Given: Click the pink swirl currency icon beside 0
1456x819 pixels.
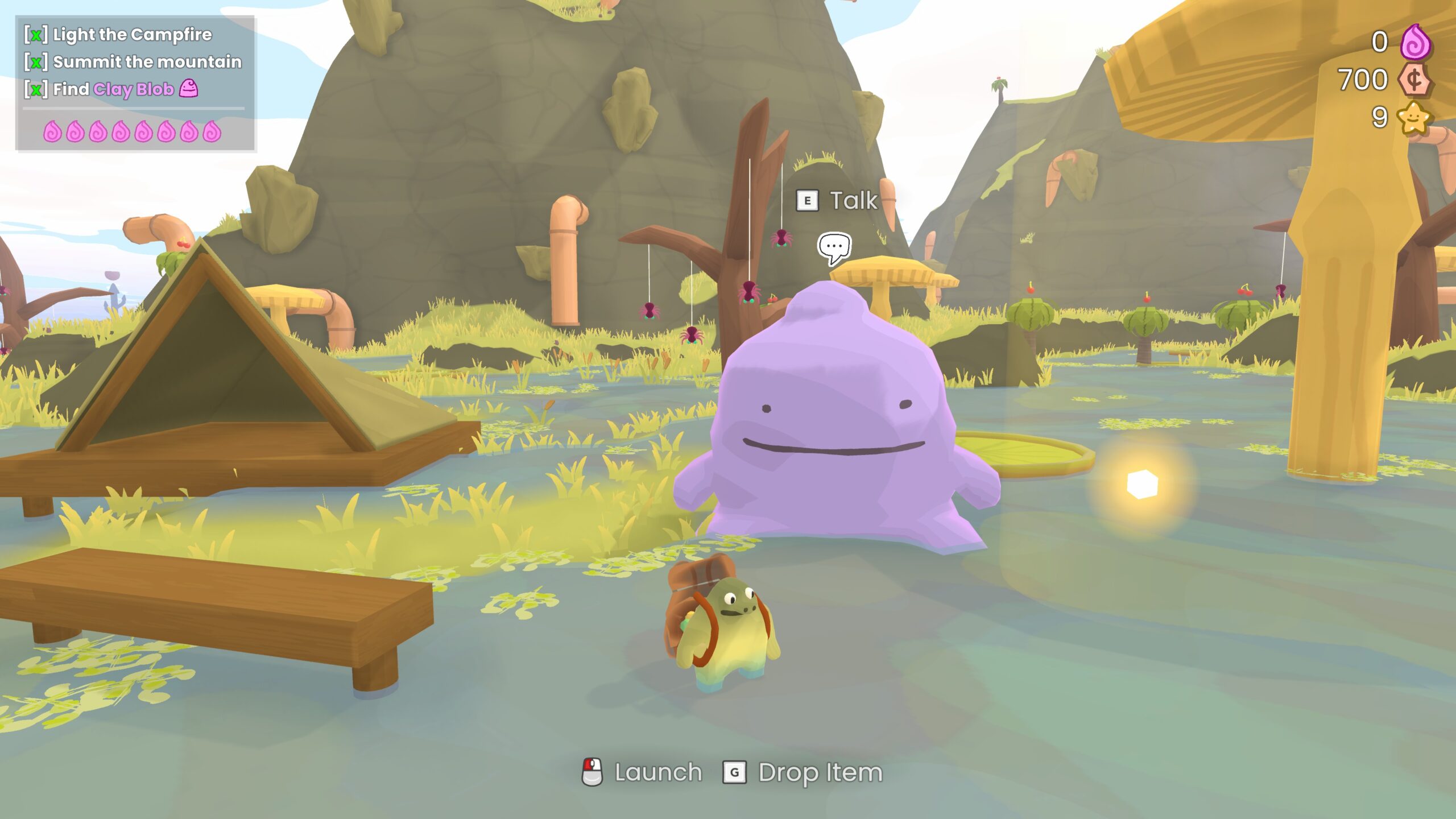Looking at the screenshot, I should (1415, 42).
